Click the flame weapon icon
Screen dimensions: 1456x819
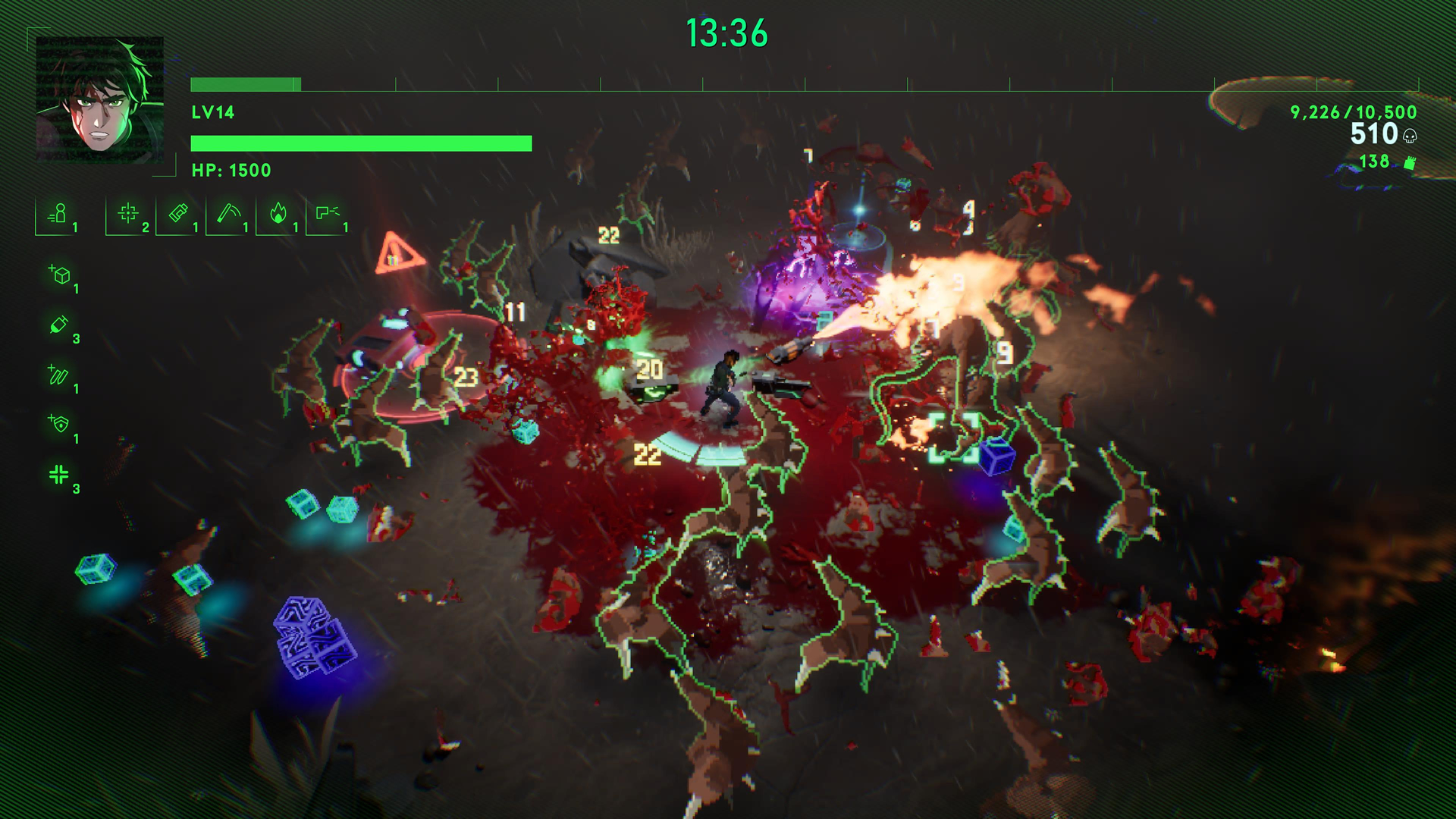tap(278, 215)
